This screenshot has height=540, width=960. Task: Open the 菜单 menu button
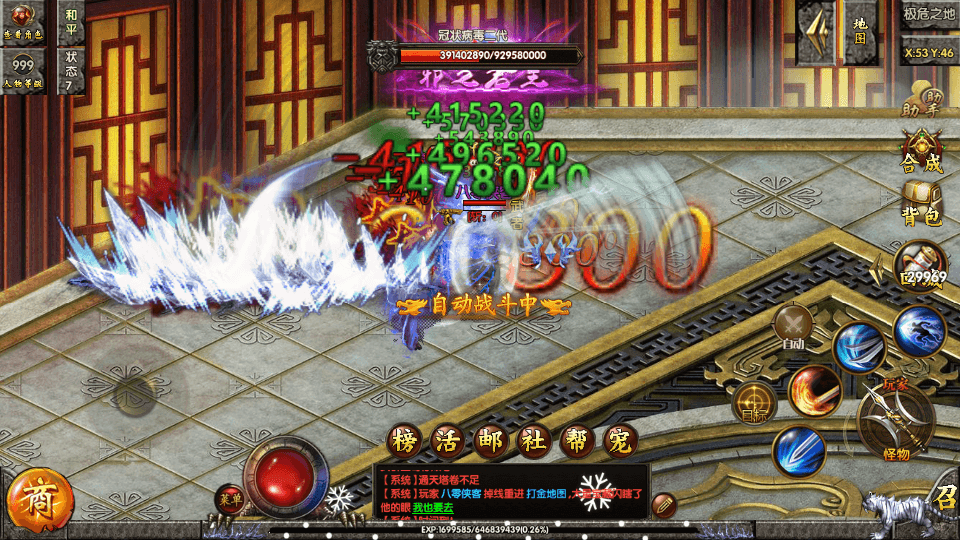230,499
